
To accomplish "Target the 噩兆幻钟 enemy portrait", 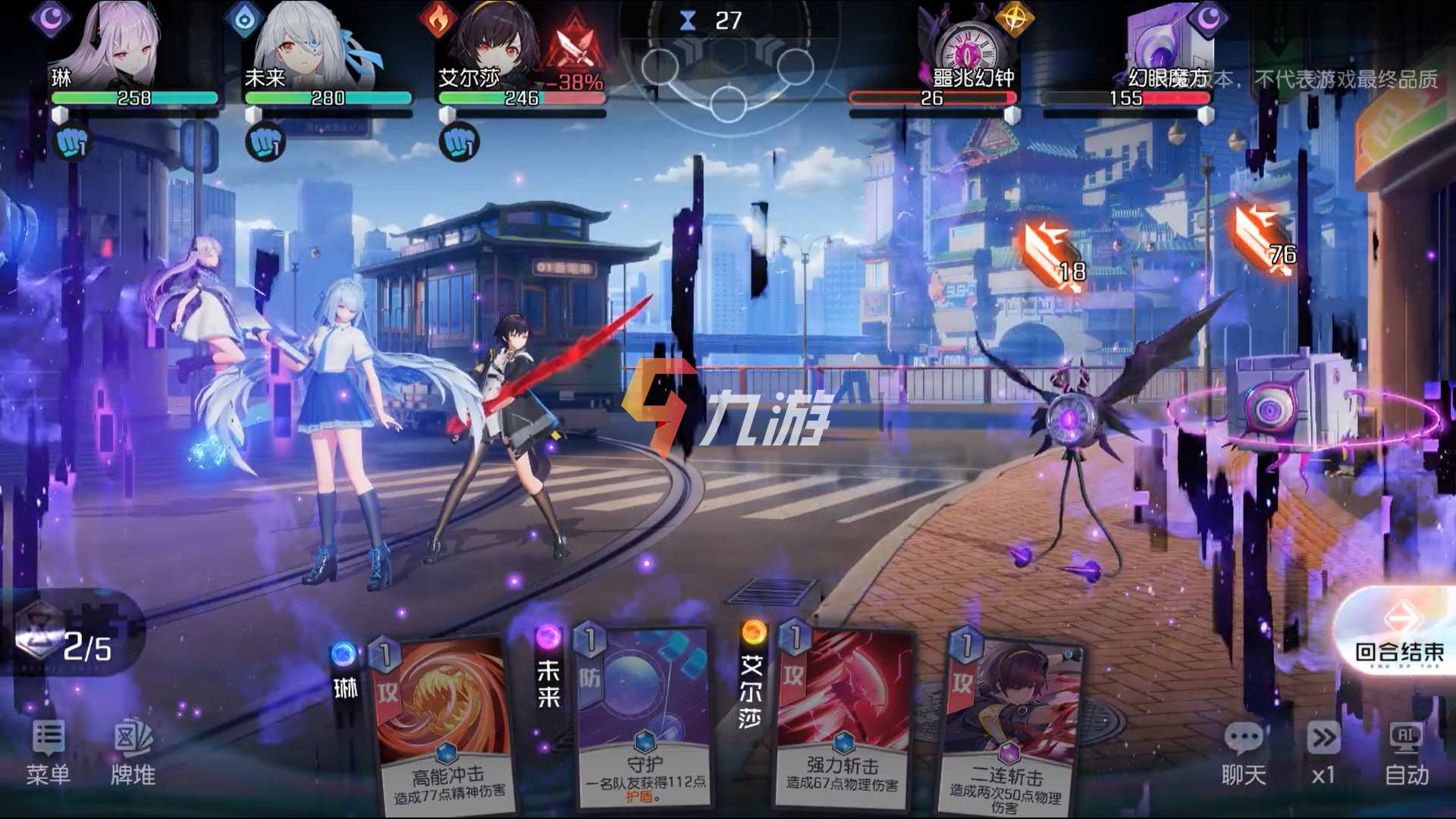I will 968,45.
